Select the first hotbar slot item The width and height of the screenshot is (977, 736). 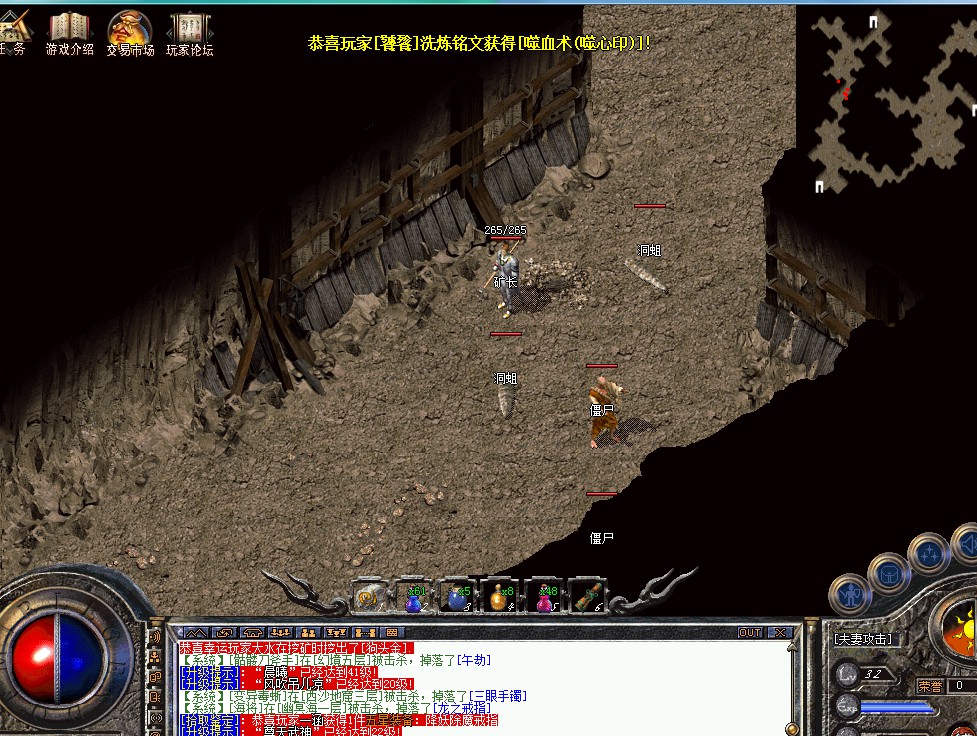pyautogui.click(x=369, y=598)
